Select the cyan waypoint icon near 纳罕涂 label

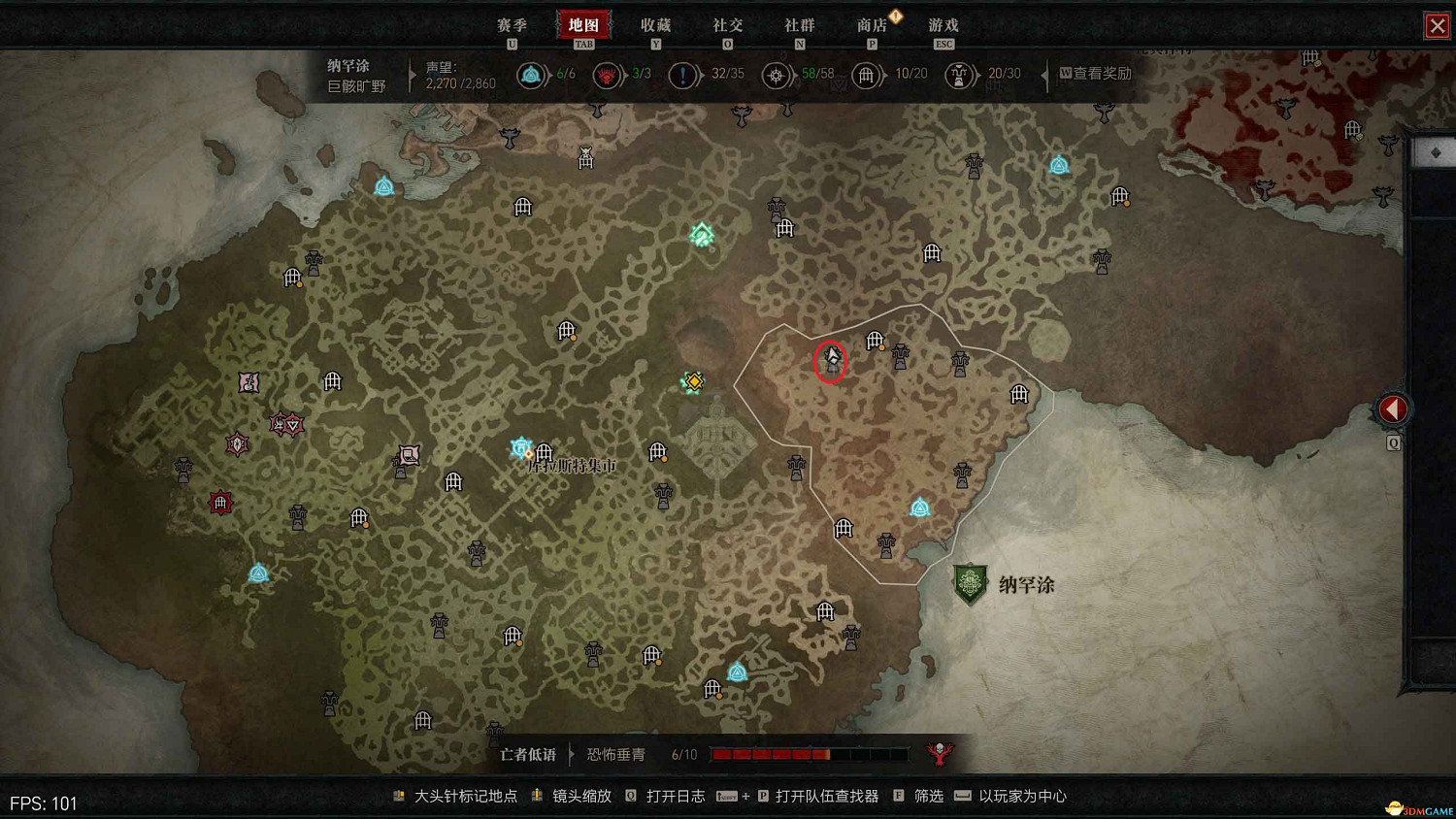[918, 506]
